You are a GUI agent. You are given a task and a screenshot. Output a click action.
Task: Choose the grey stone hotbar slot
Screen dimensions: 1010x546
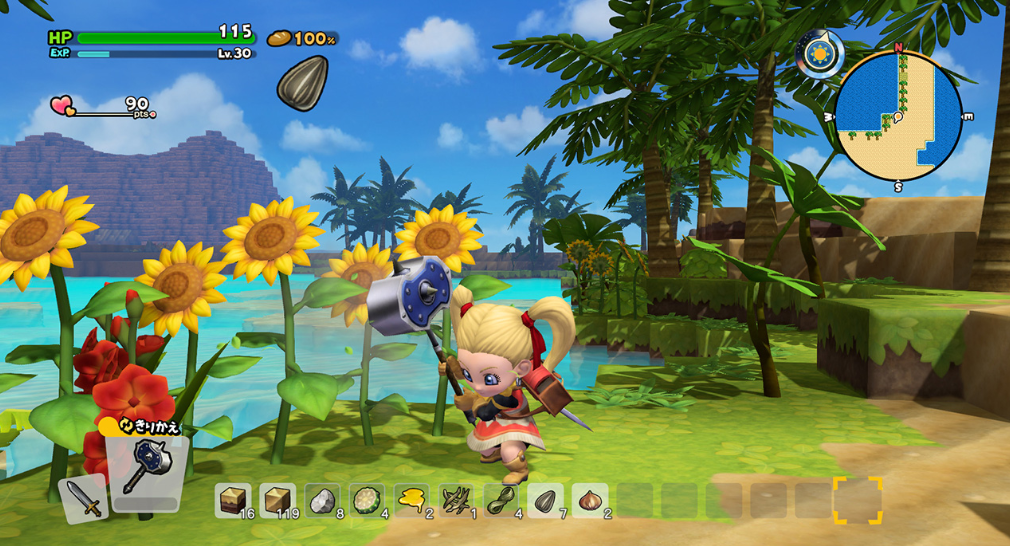(321, 500)
